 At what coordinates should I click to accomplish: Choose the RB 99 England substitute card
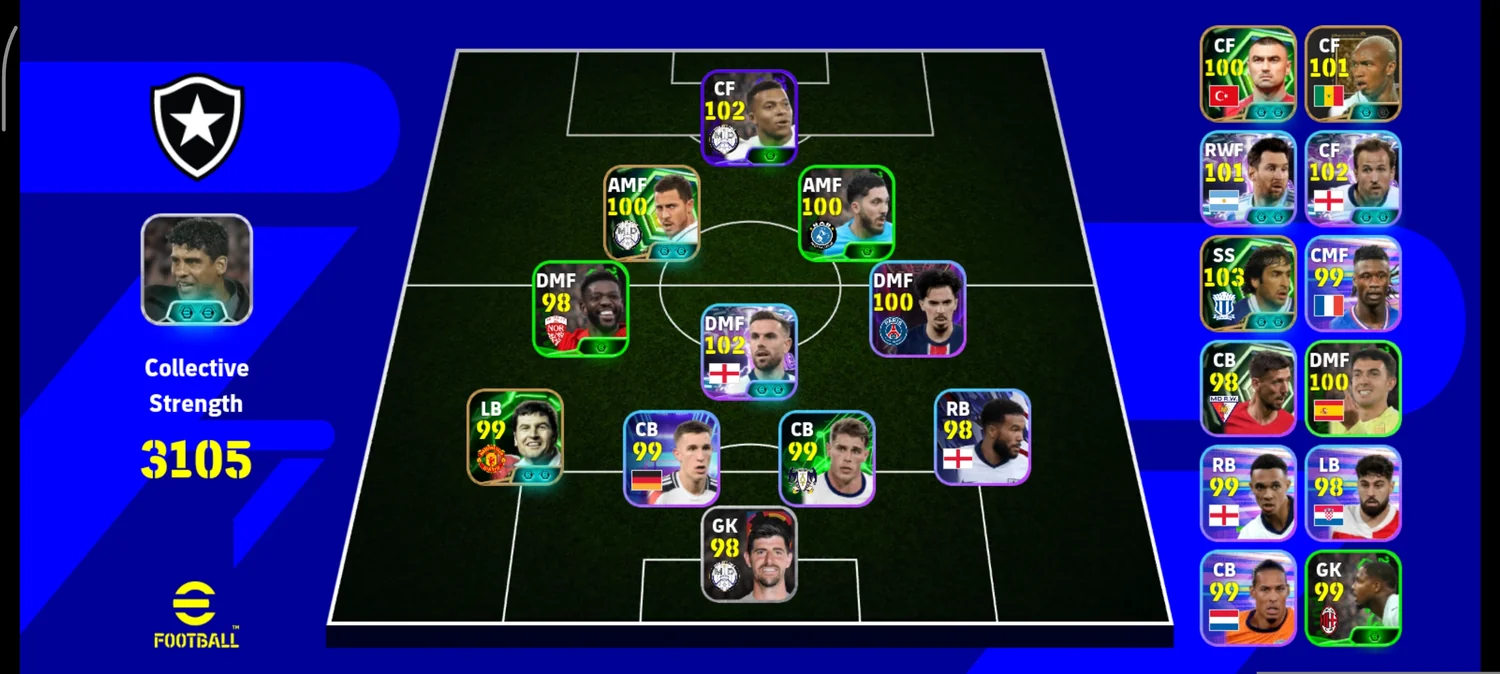click(x=1248, y=493)
